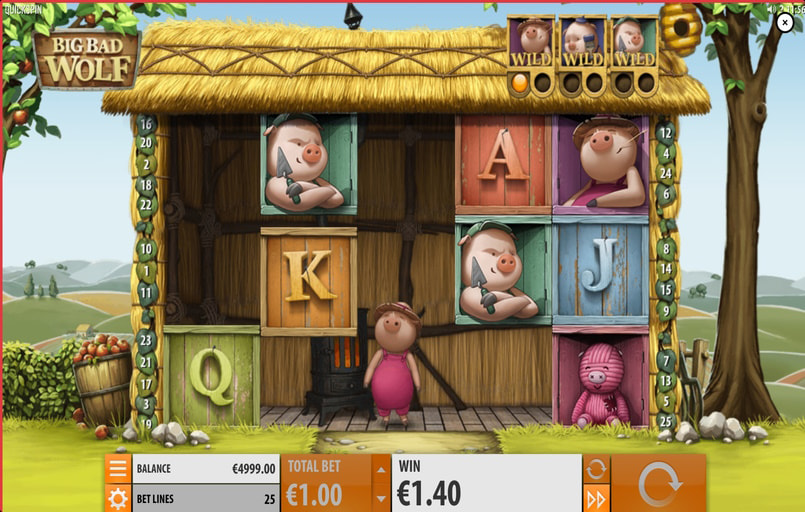This screenshot has width=805, height=512.
Task: Activate the autoplay circular arrows button
Action: click(596, 468)
